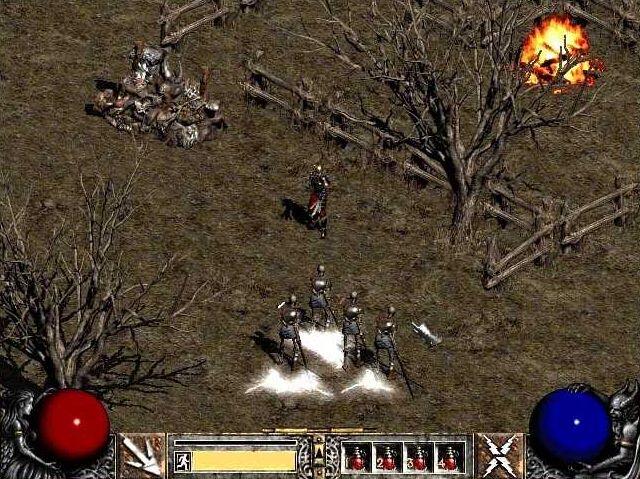This screenshot has height=479, width=640.
Task: Use the red potion in belt slot 4
Action: (451, 457)
